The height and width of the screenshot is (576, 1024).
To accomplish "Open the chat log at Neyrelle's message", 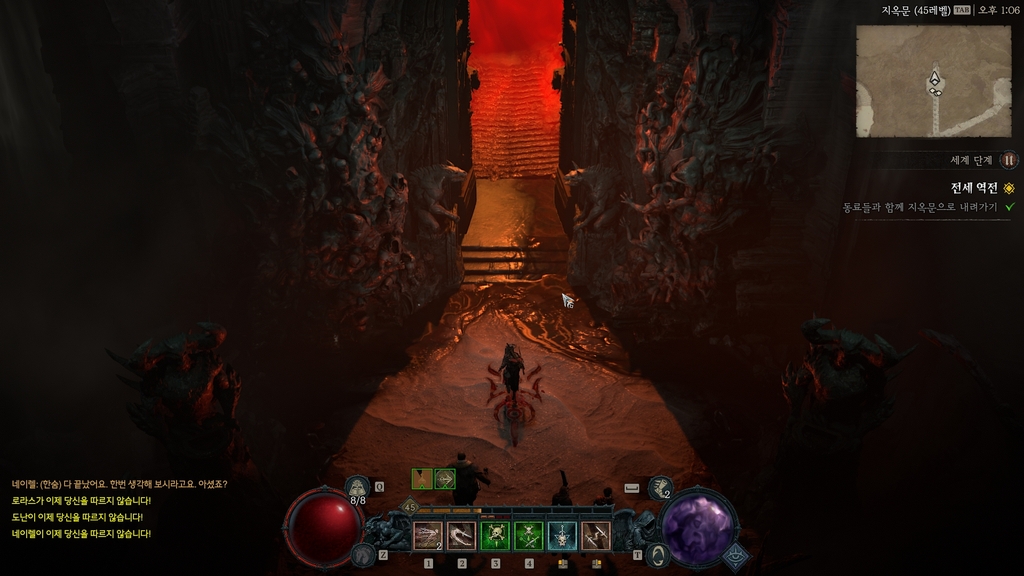I will [x=120, y=484].
